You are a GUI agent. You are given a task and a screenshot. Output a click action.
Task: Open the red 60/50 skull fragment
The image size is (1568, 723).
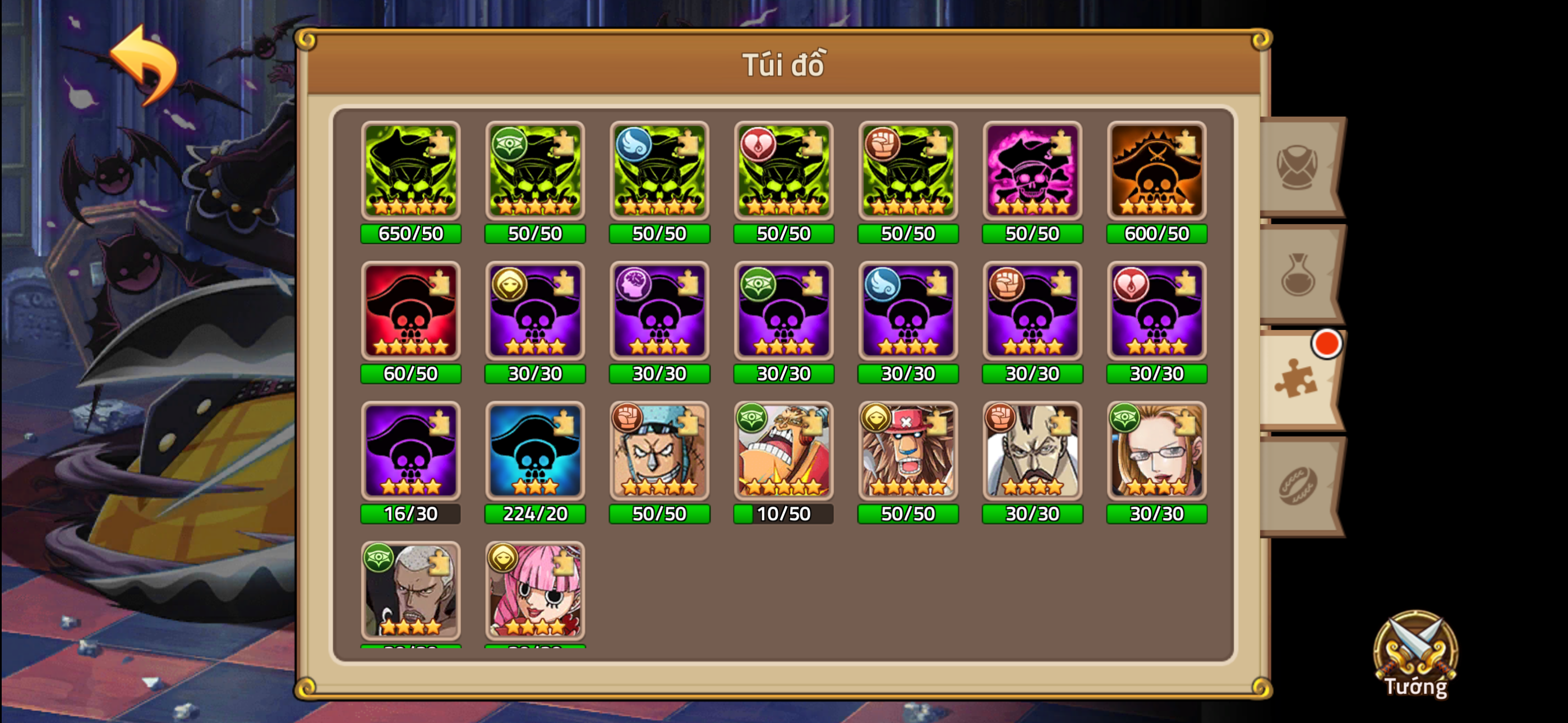pyautogui.click(x=411, y=312)
